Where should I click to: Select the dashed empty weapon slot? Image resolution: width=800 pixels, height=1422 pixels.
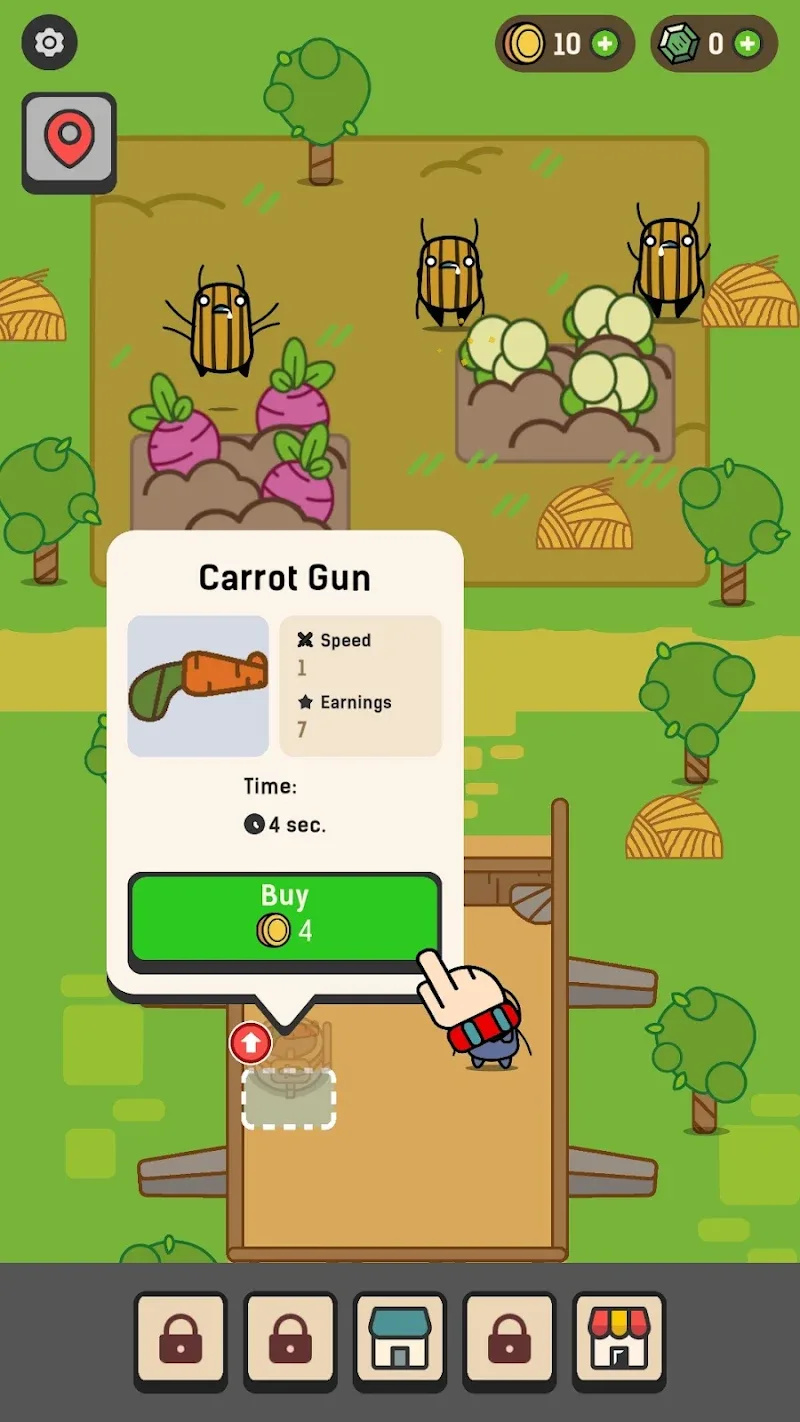click(x=289, y=1099)
